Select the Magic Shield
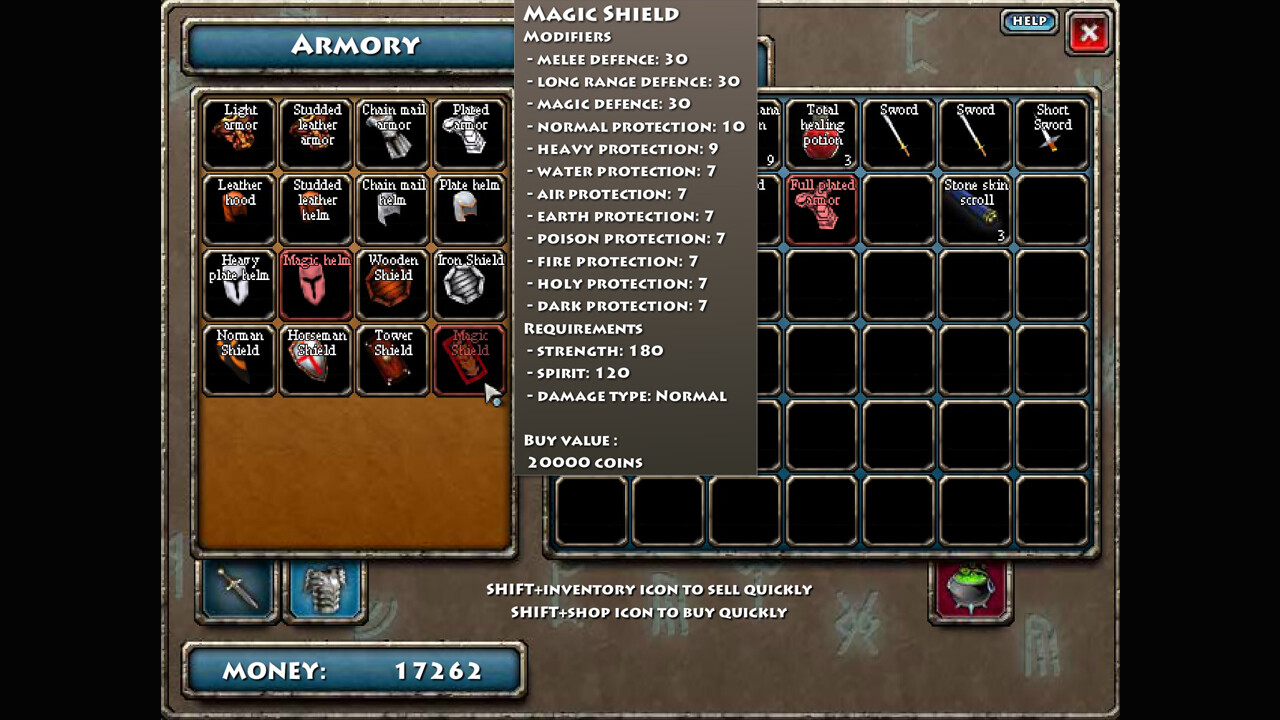The image size is (1280, 720). click(x=469, y=360)
